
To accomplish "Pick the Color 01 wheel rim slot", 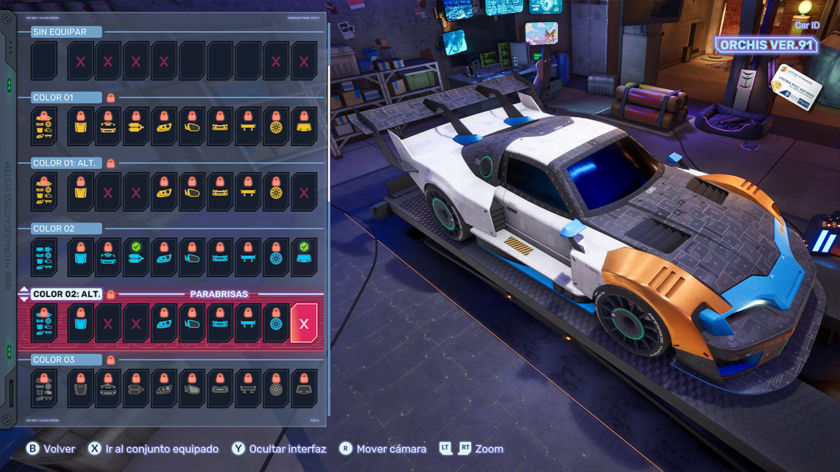I will coord(276,127).
